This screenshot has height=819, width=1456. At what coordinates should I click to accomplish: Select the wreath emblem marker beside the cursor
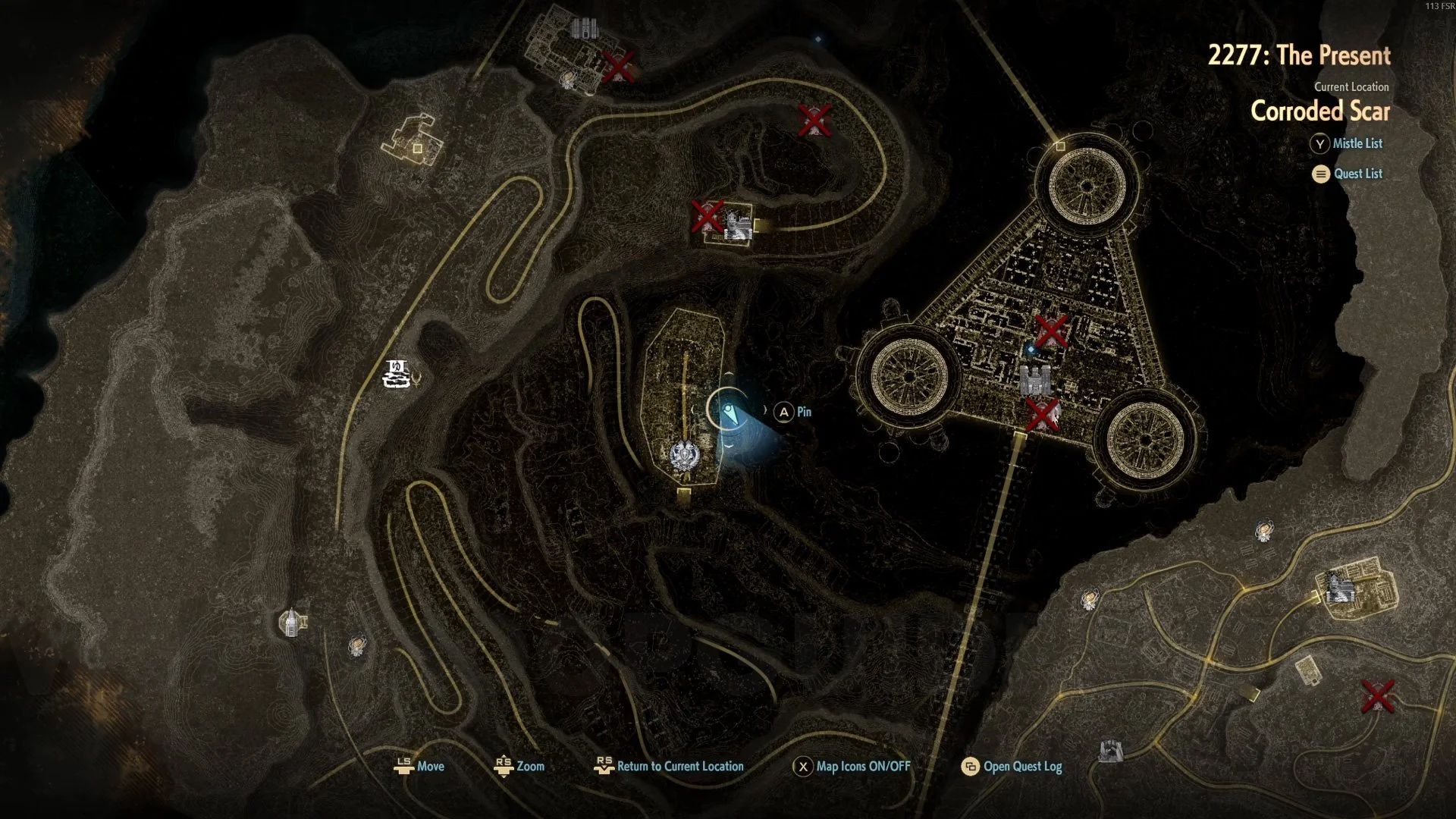pyautogui.click(x=684, y=456)
